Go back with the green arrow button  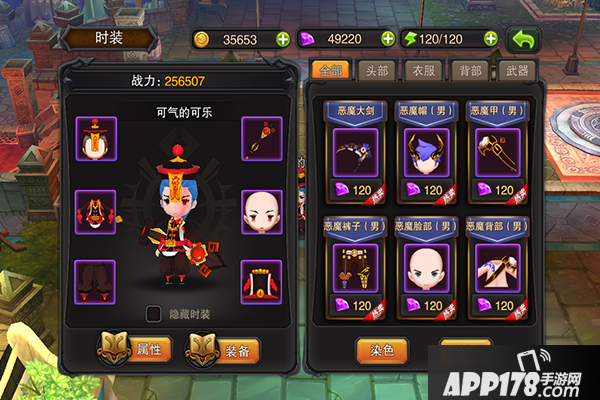pyautogui.click(x=524, y=40)
